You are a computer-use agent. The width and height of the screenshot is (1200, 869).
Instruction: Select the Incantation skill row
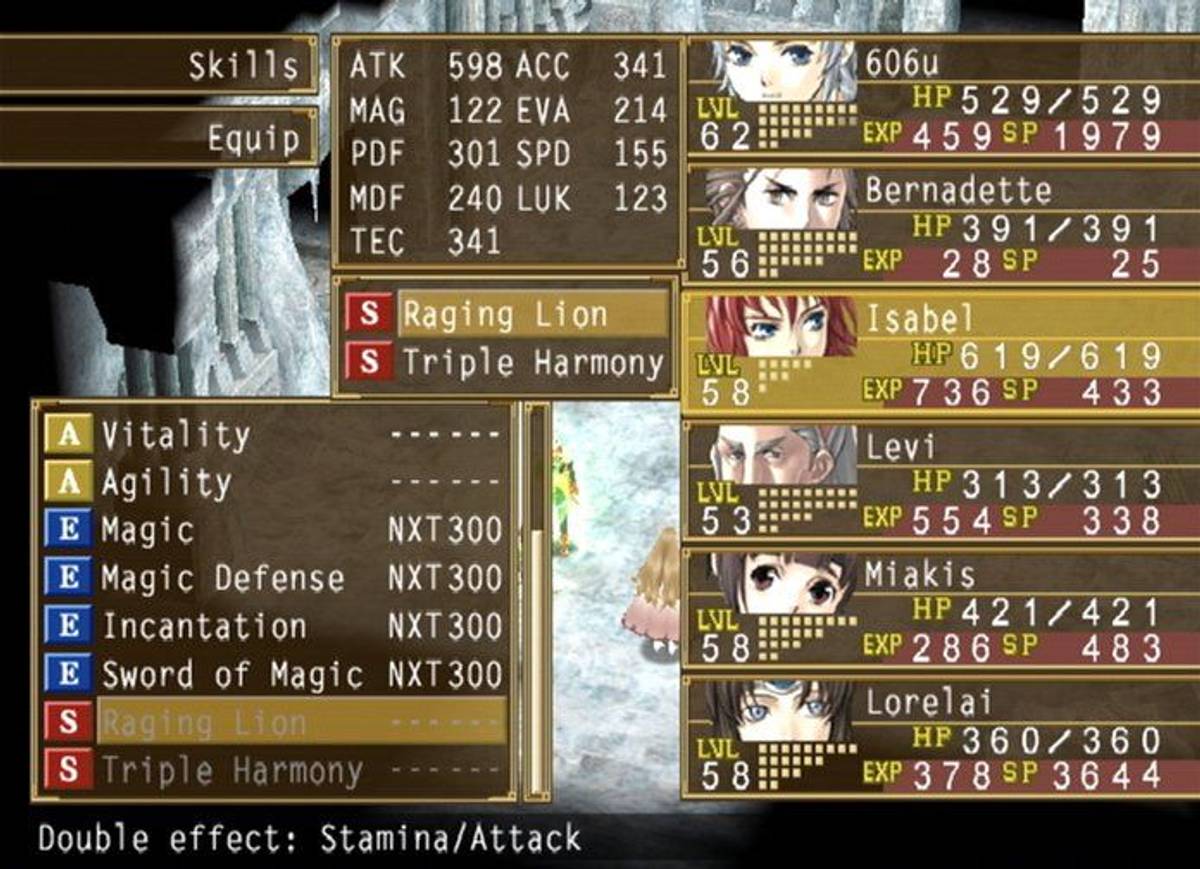[272, 627]
